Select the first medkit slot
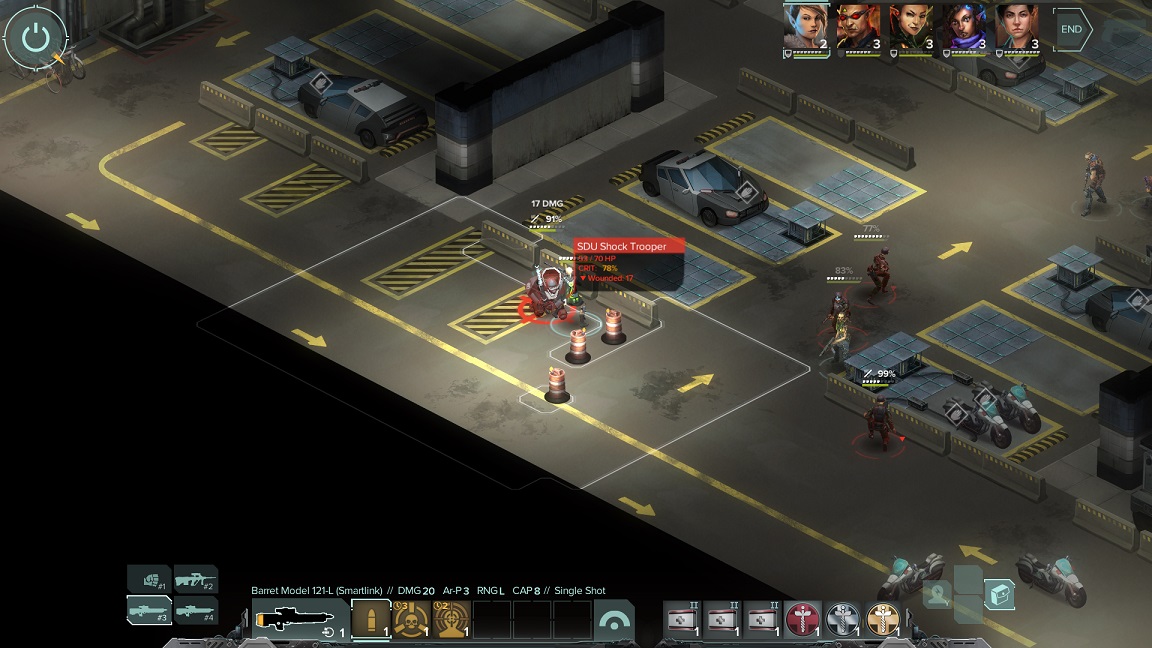The image size is (1152, 648). tap(682, 620)
